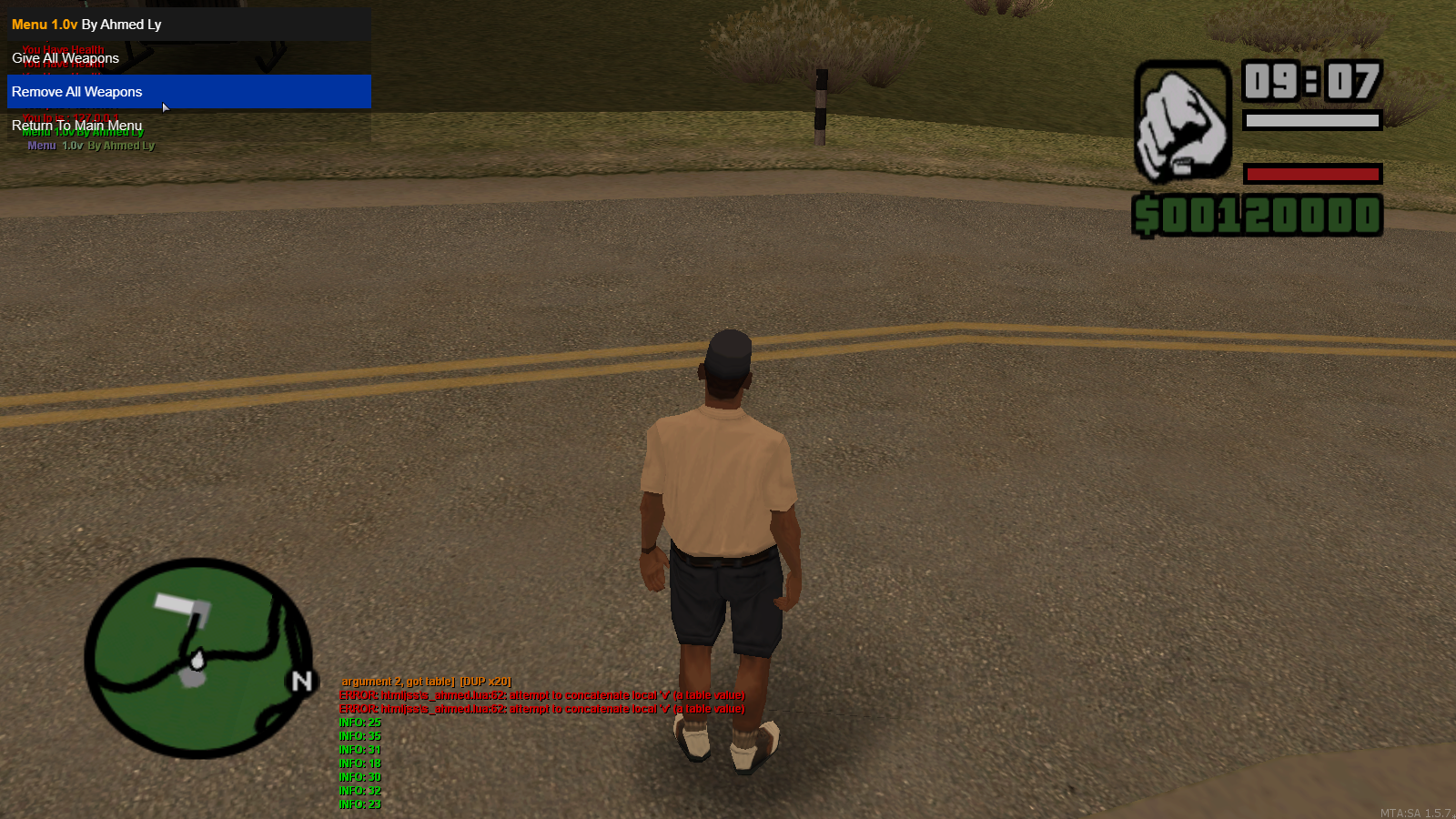Click the N compass marker on the radar
1456x819 pixels.
point(300,680)
